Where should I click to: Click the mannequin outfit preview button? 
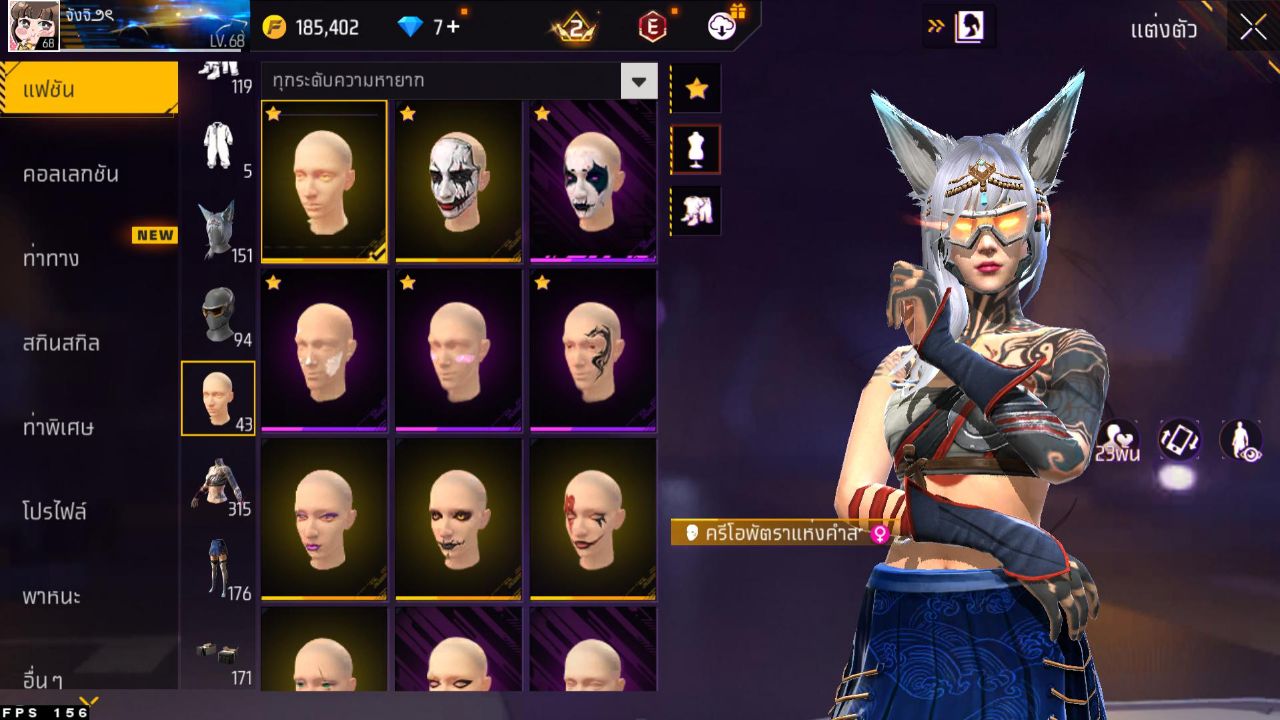coord(696,150)
